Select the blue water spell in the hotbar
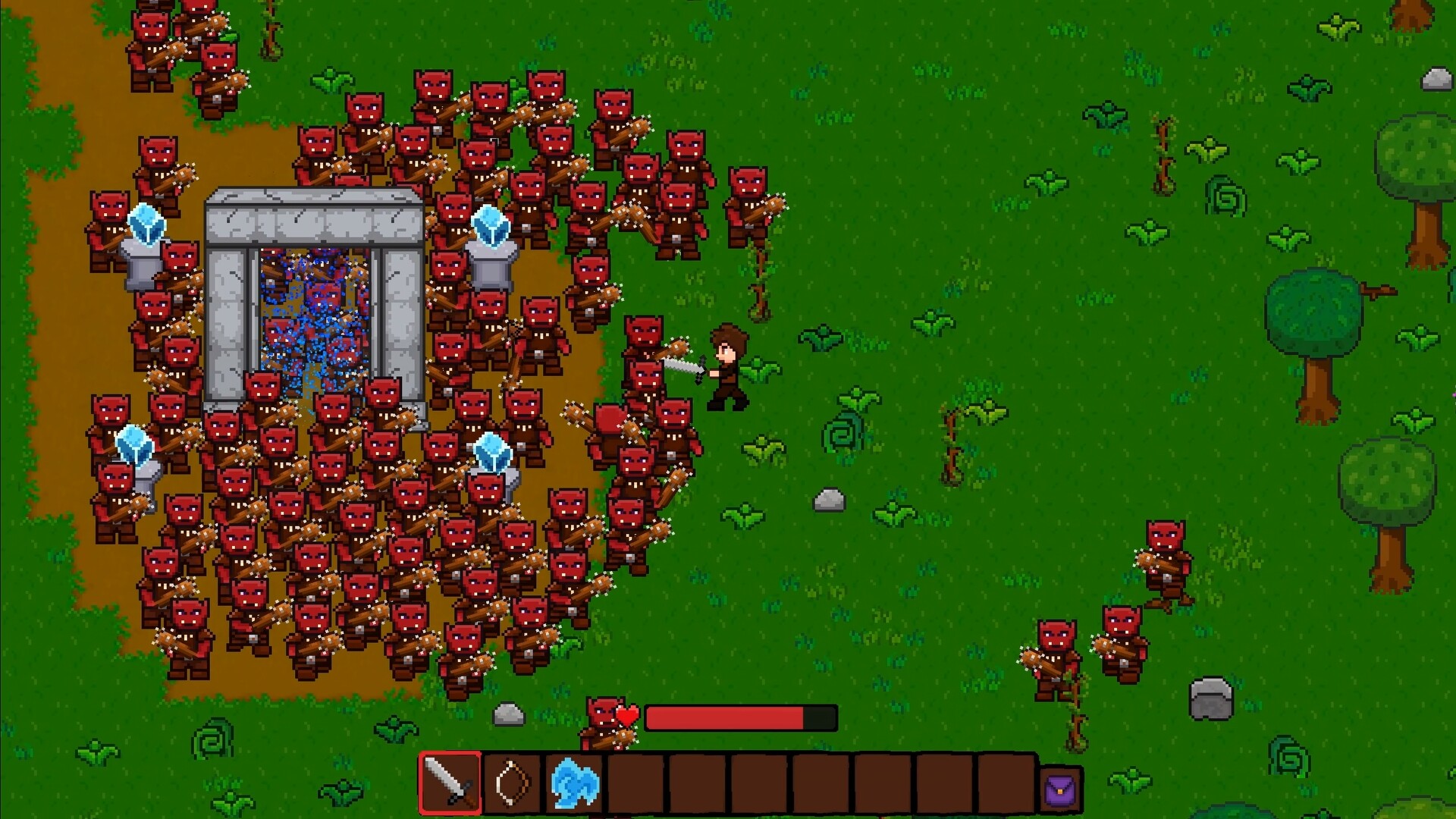 573,789
